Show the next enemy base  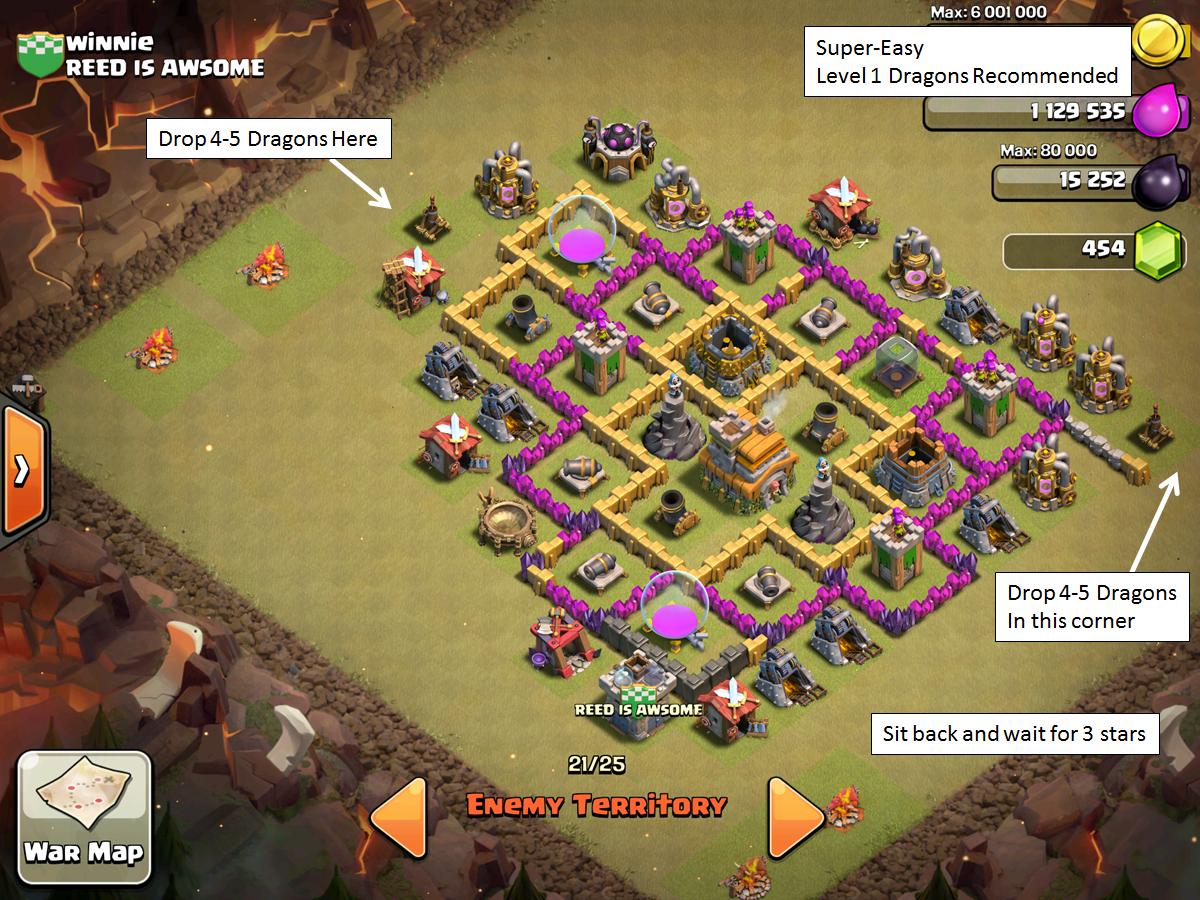[795, 816]
